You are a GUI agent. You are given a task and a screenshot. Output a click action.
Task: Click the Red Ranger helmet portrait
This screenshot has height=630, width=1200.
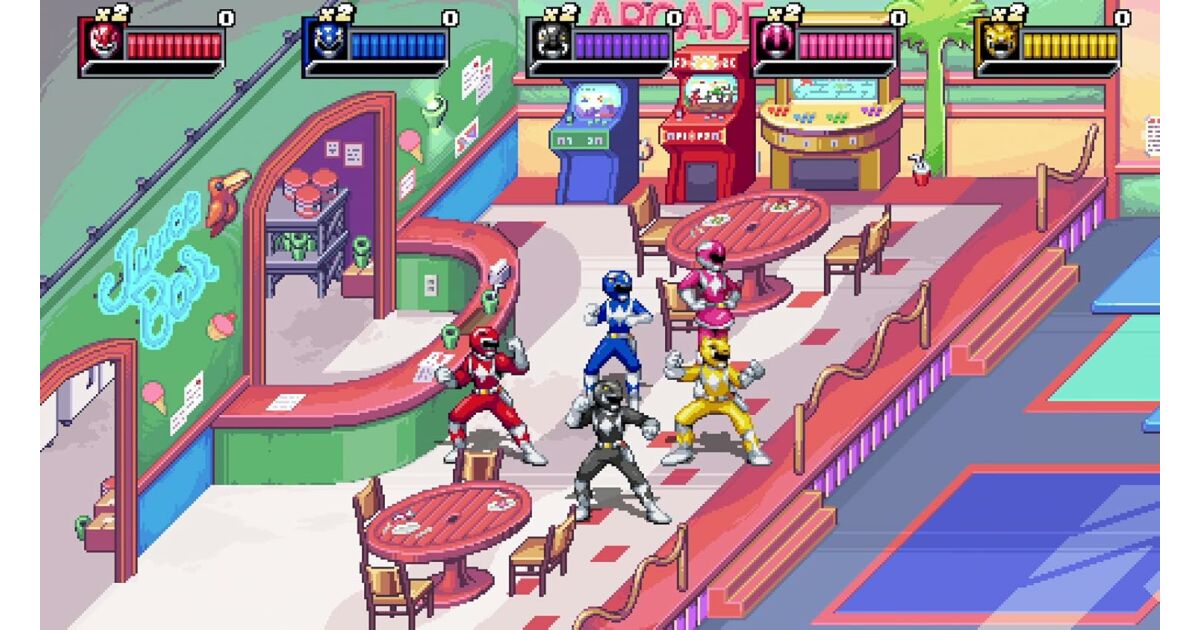tap(100, 43)
